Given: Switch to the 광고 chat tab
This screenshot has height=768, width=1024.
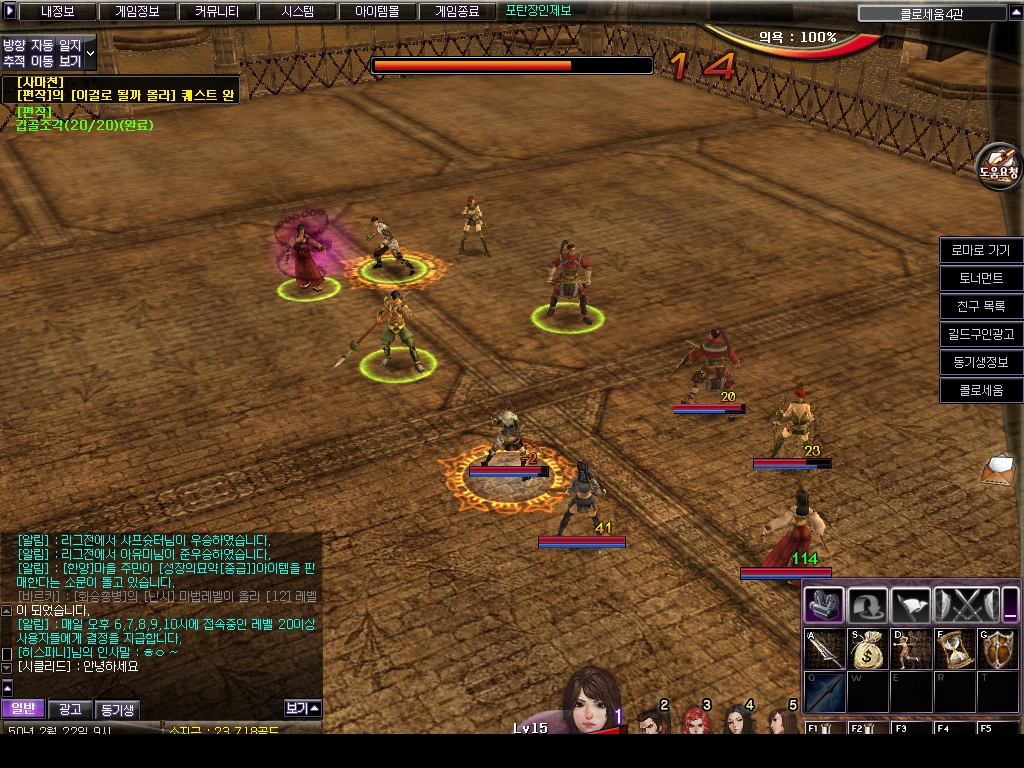Looking at the screenshot, I should coord(70,709).
